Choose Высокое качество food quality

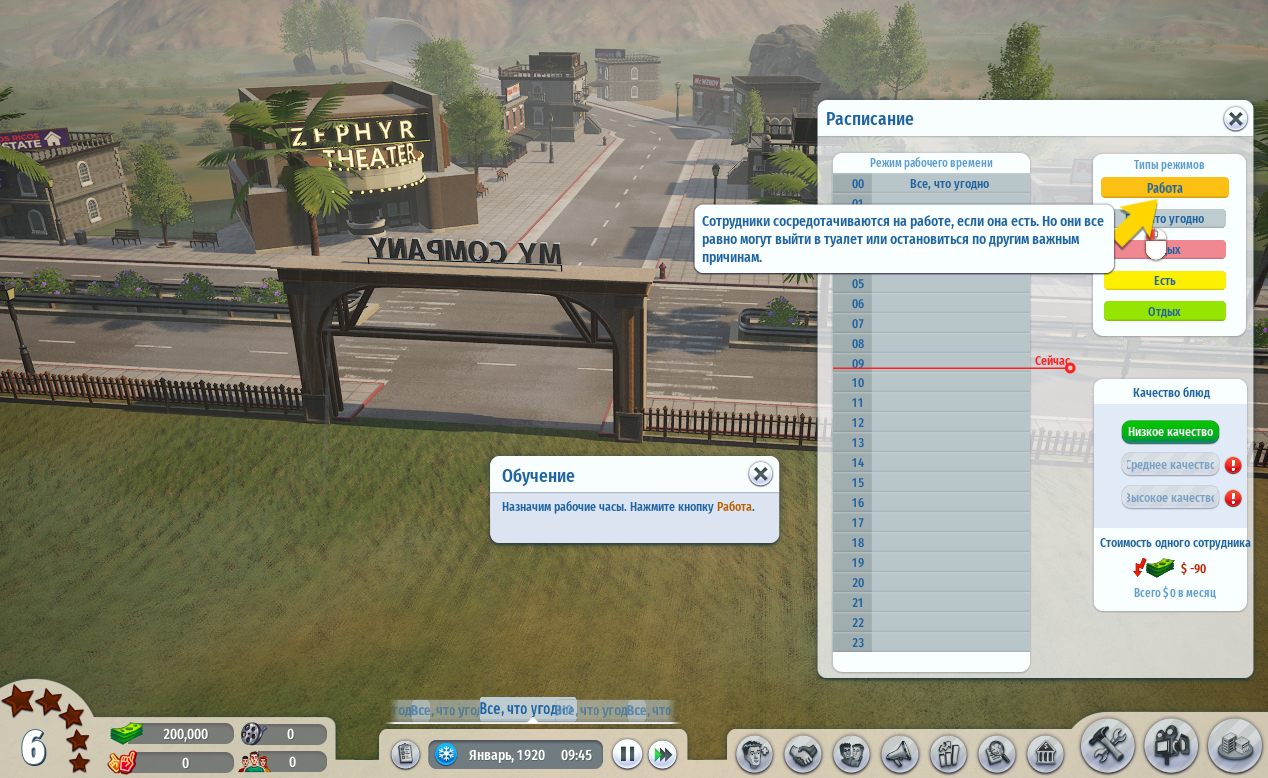point(1169,498)
